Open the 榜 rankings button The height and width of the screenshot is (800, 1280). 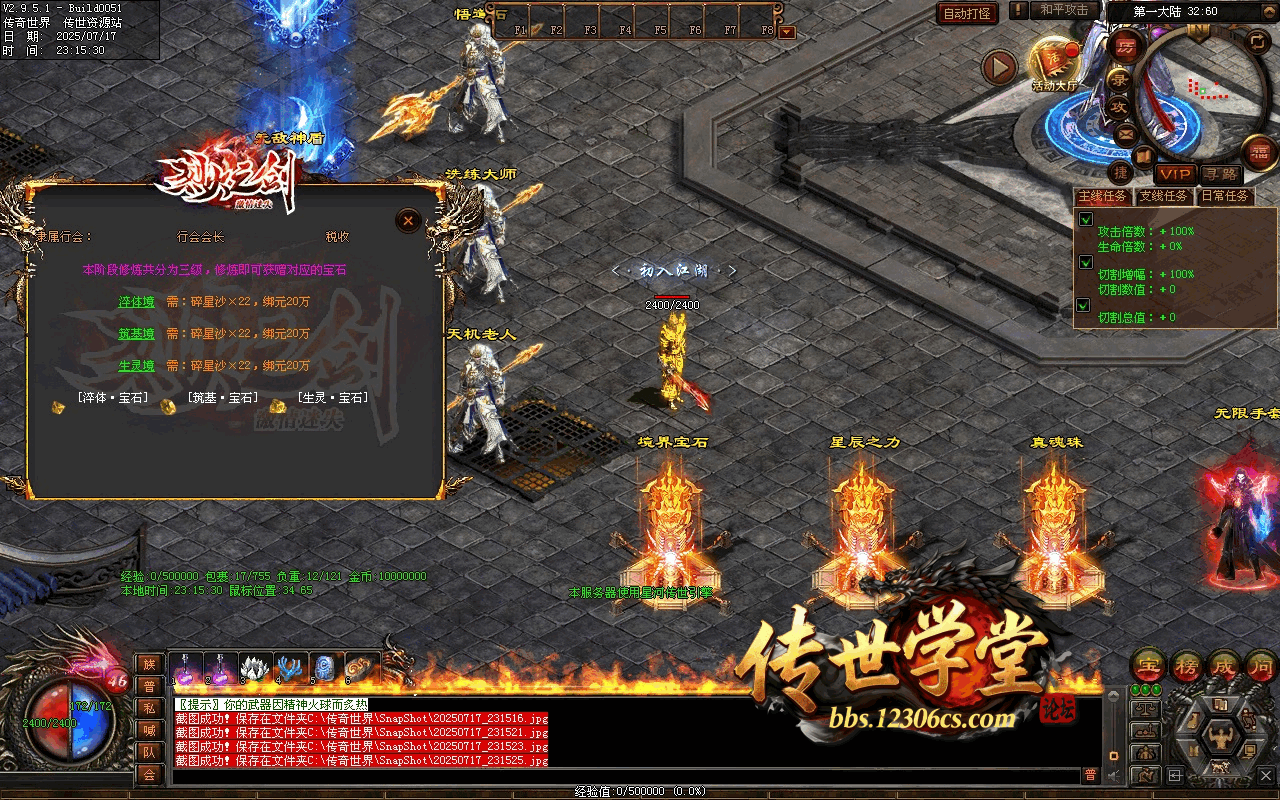point(1187,665)
